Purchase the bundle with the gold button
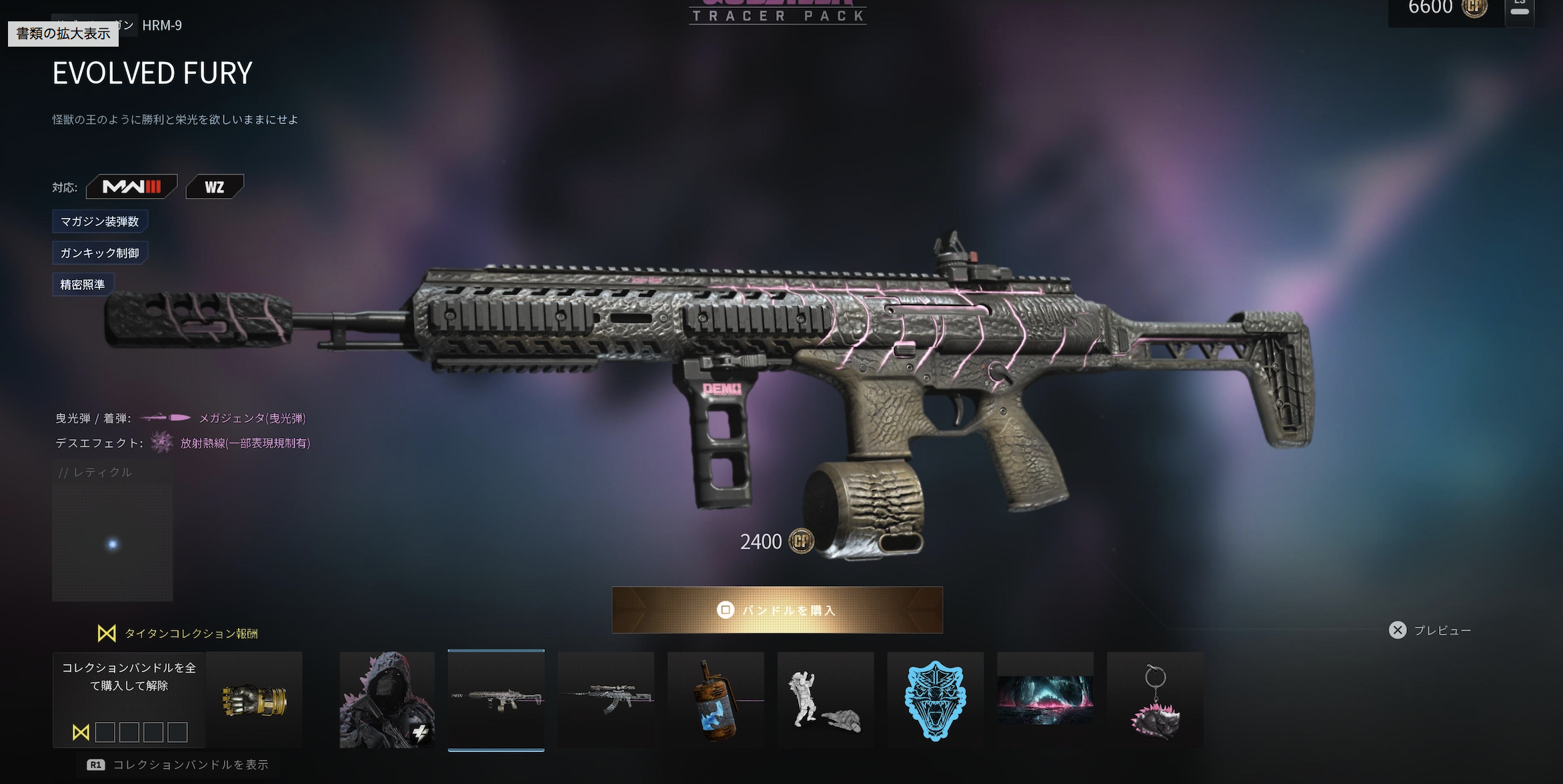The image size is (1563, 784). coord(777,610)
